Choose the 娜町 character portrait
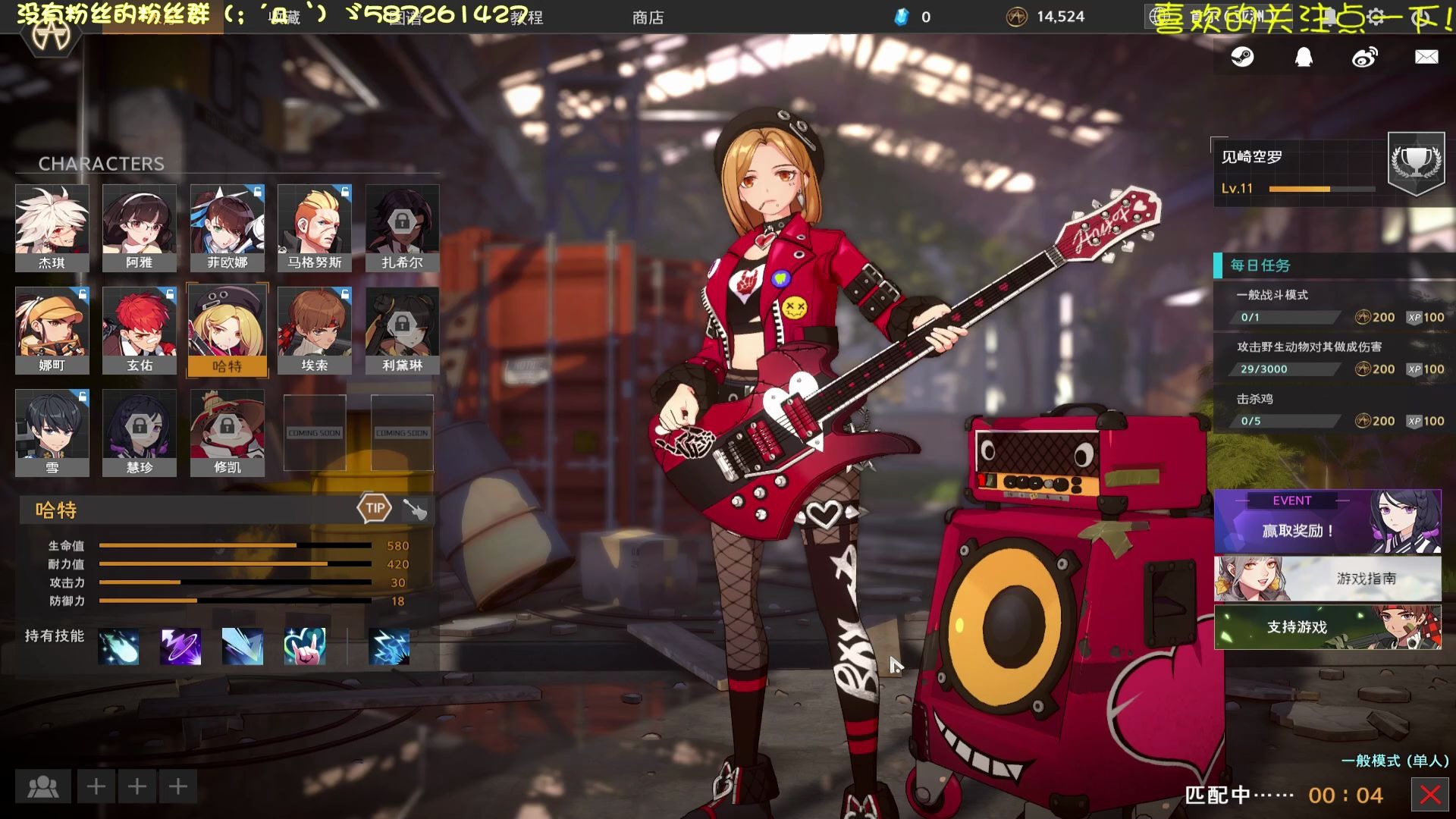This screenshot has width=1456, height=819. pos(52,330)
